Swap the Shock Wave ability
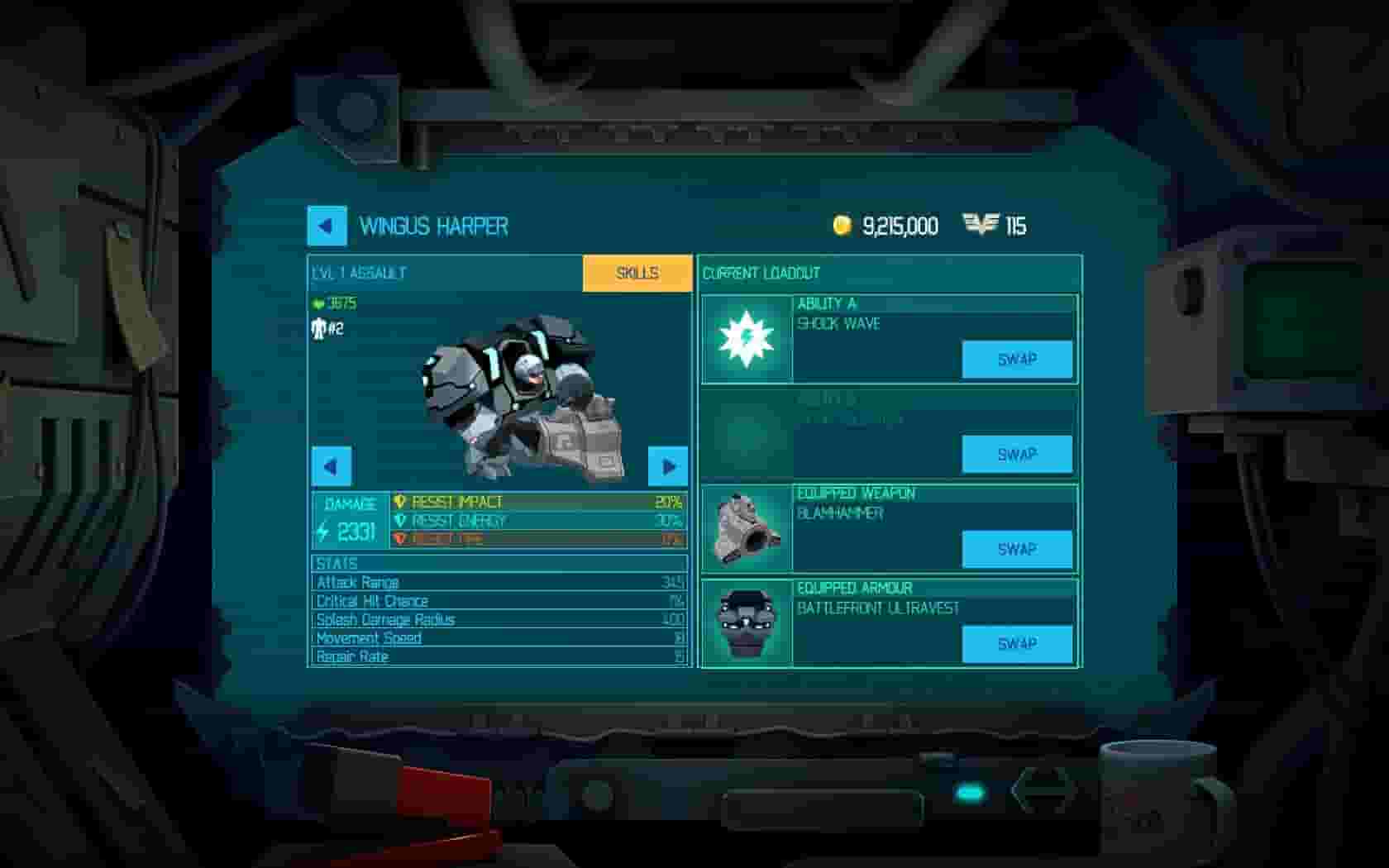 coord(1018,359)
